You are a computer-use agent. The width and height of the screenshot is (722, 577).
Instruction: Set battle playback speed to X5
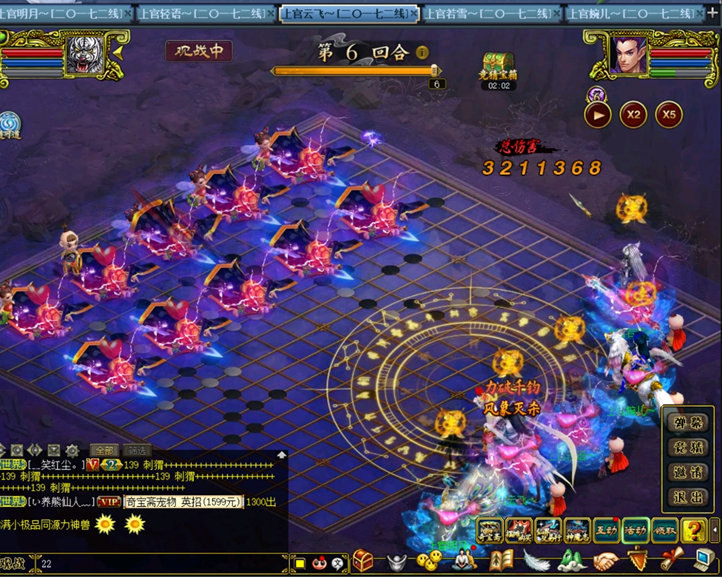tap(668, 114)
